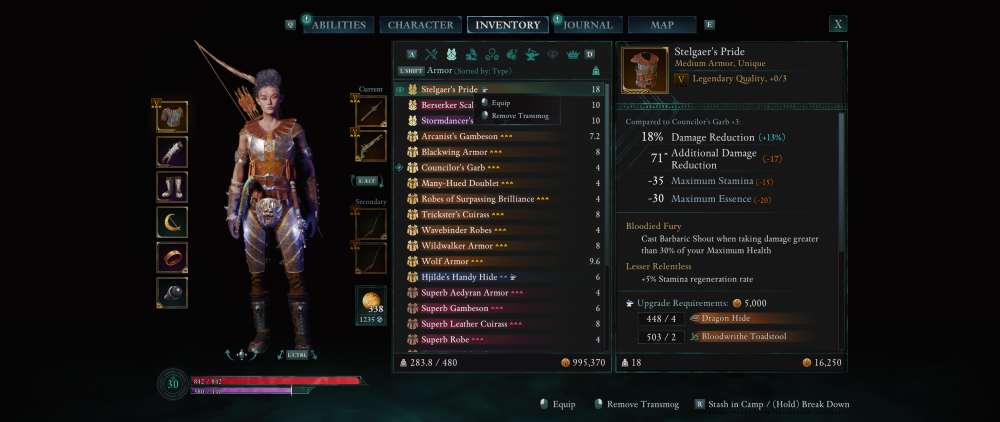The image size is (1000, 422).
Task: Open the equipped ring slot
Action: click(x=172, y=257)
